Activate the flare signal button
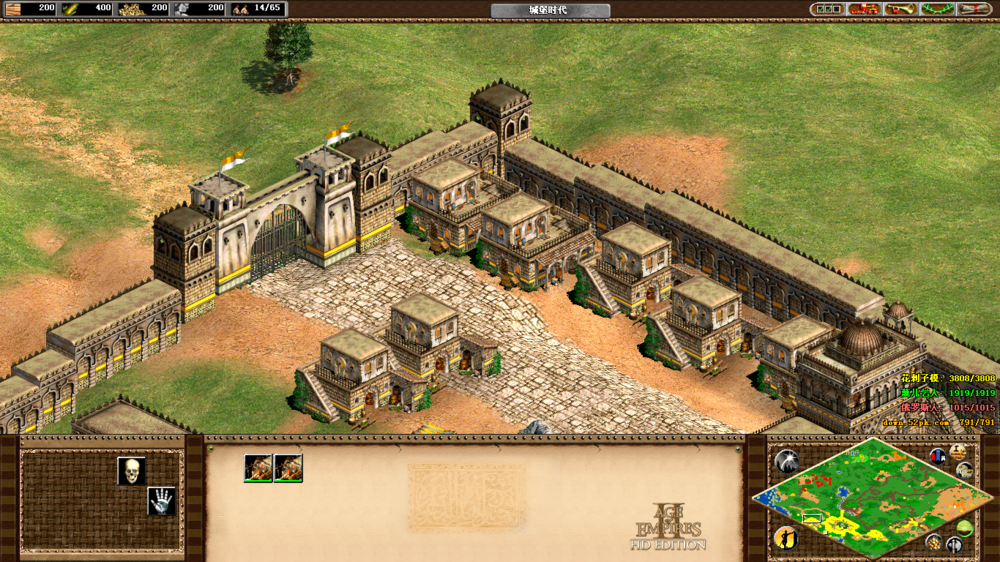 point(787,461)
